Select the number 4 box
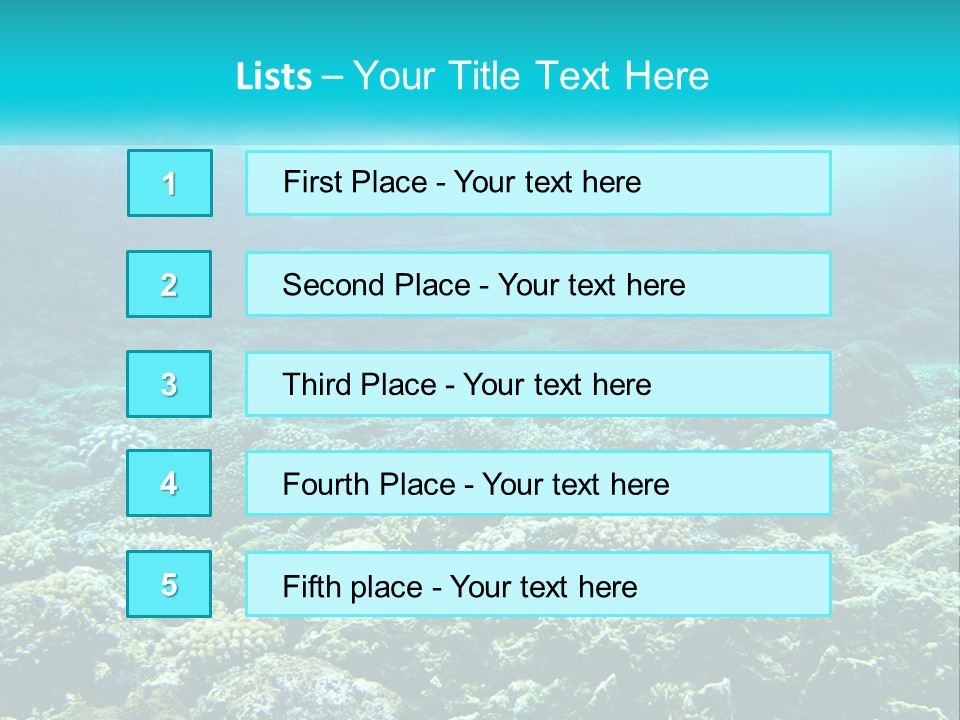Image resolution: width=960 pixels, height=720 pixels. (169, 483)
